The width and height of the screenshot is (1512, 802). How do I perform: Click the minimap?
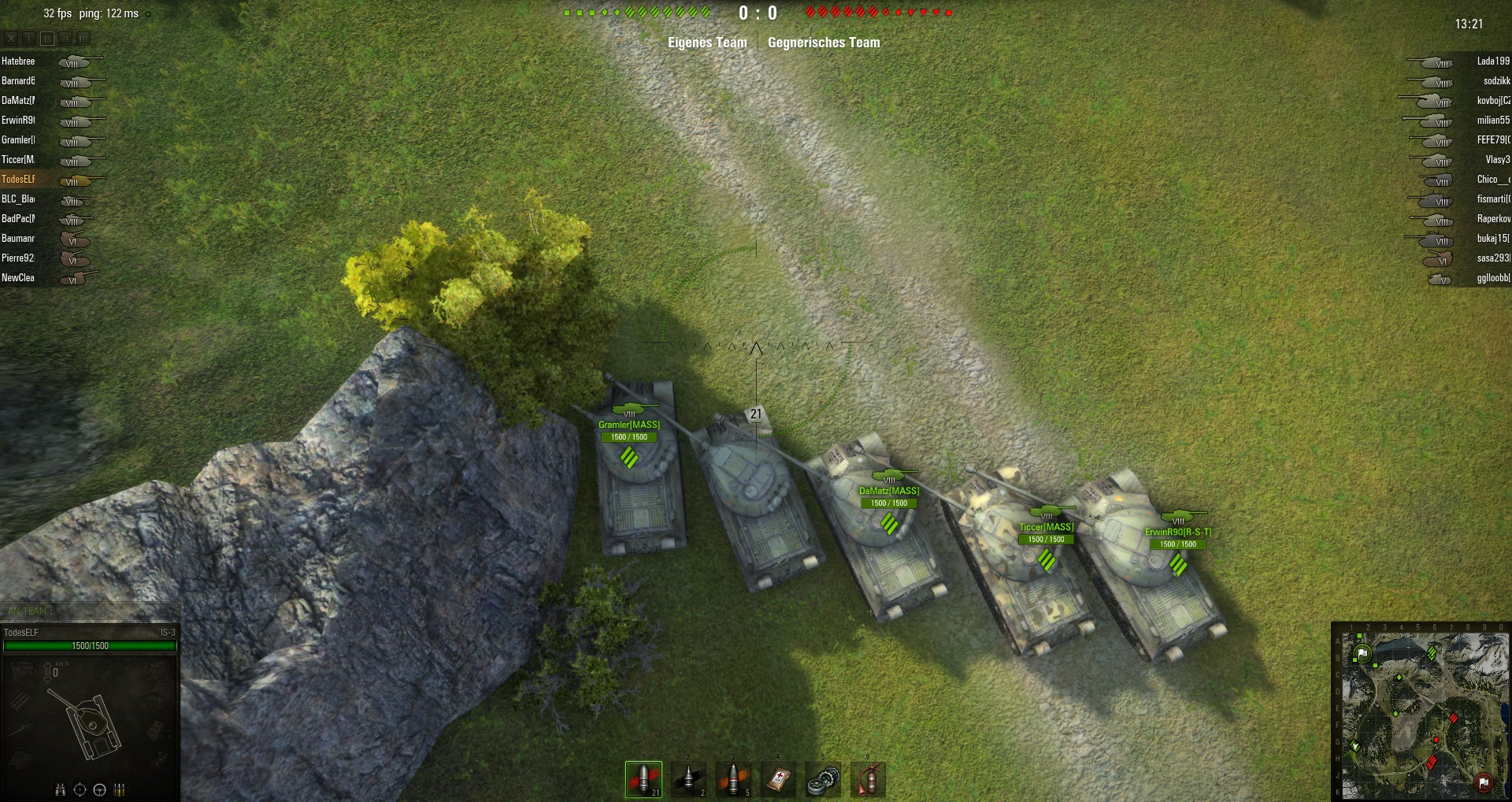click(1421, 712)
